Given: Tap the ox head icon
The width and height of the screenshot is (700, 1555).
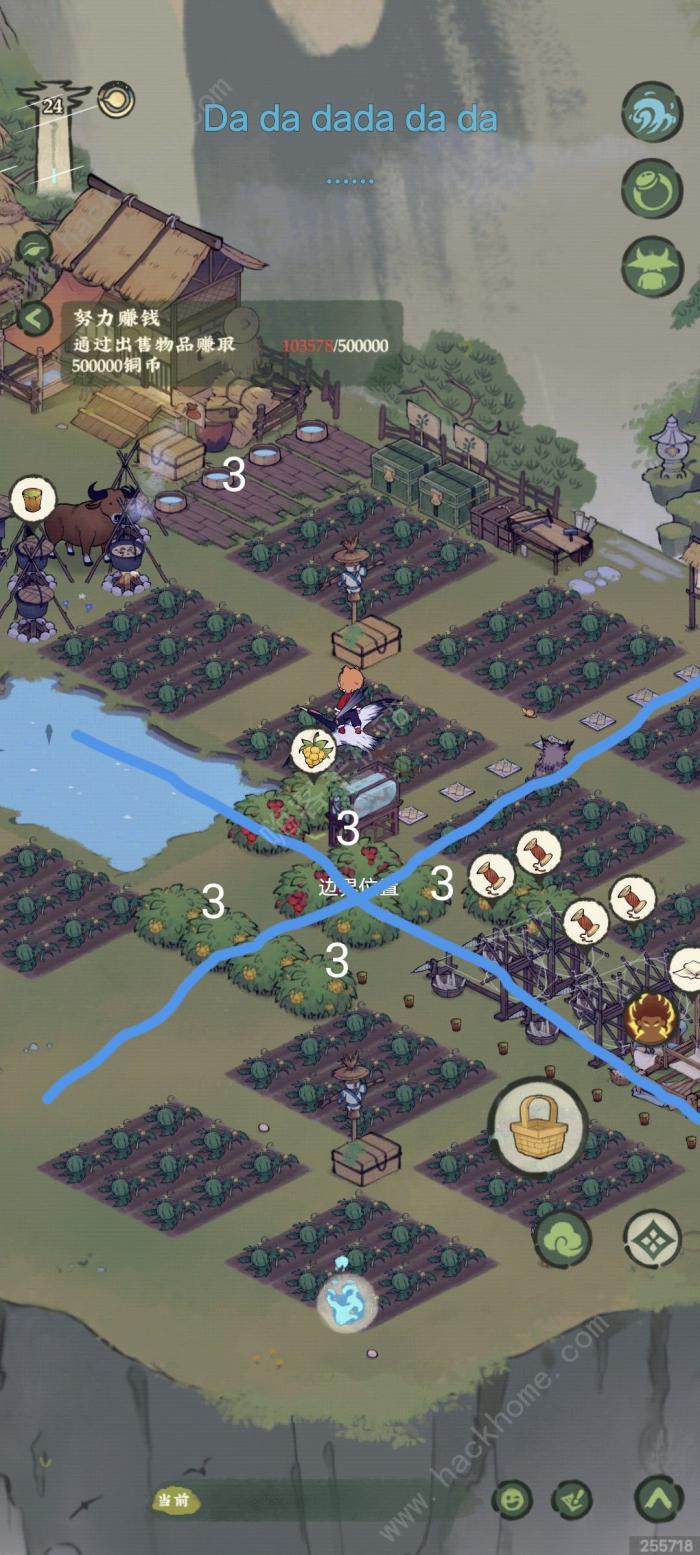Looking at the screenshot, I should (x=653, y=266).
